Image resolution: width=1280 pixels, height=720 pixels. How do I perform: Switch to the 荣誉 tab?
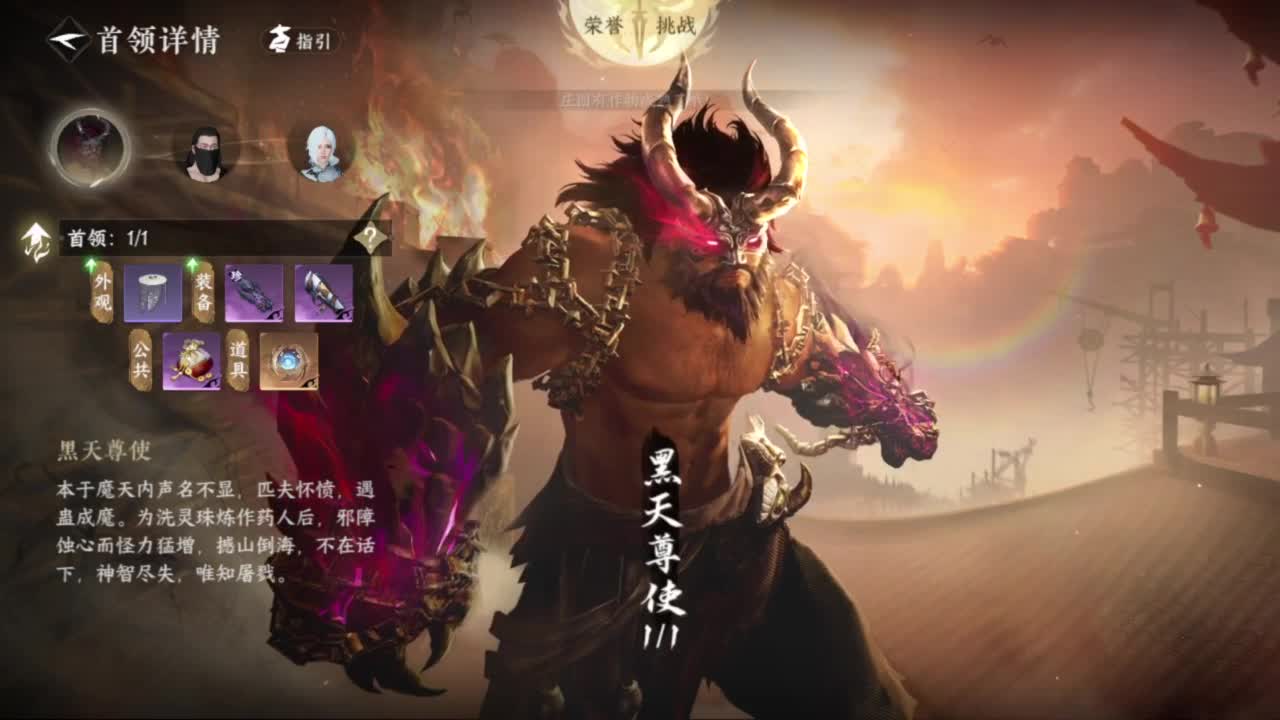tap(603, 24)
